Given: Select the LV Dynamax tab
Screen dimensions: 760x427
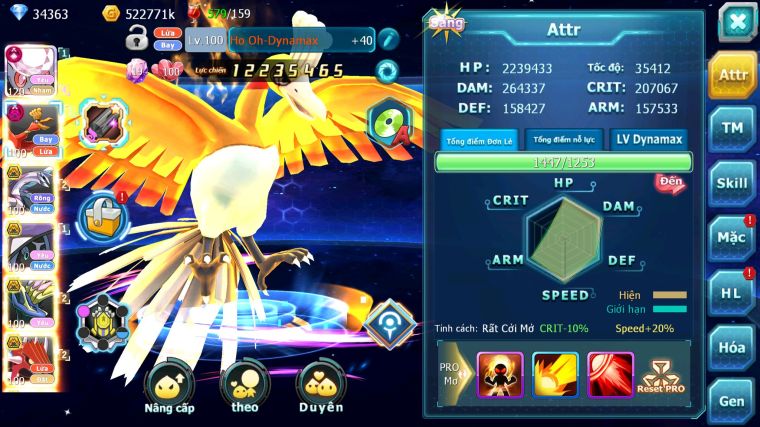Looking at the screenshot, I should click(x=647, y=140).
